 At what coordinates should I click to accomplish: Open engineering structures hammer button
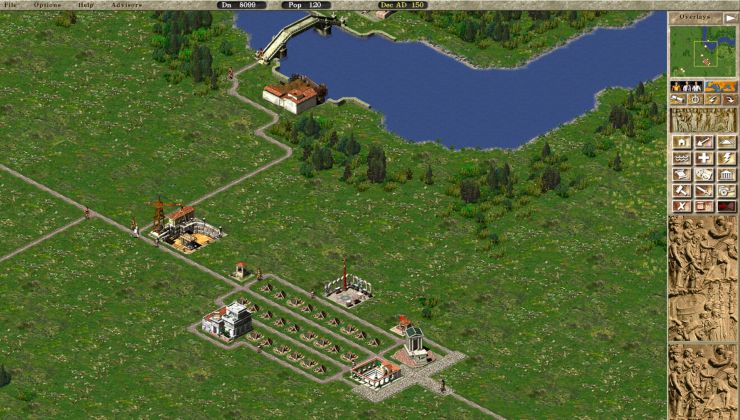coord(681,190)
